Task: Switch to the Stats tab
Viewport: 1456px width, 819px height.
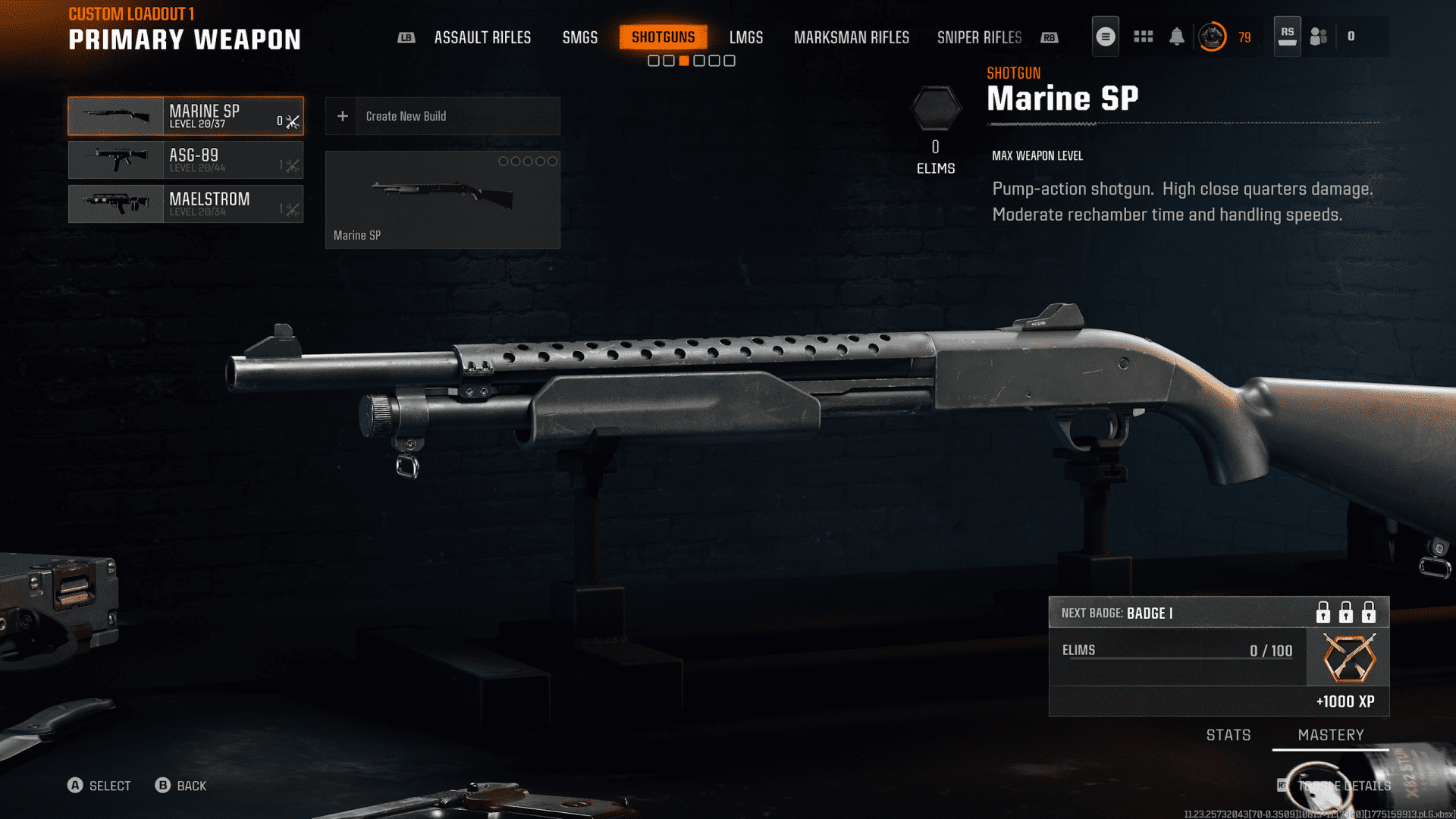Action: [1228, 735]
